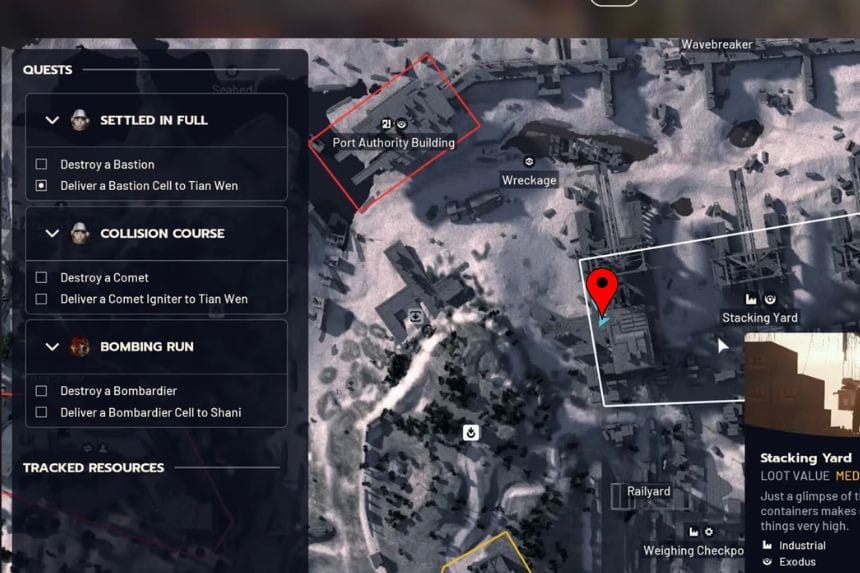Image resolution: width=860 pixels, height=573 pixels.
Task: Check the Destroy a Comet objective
Action: click(x=41, y=277)
